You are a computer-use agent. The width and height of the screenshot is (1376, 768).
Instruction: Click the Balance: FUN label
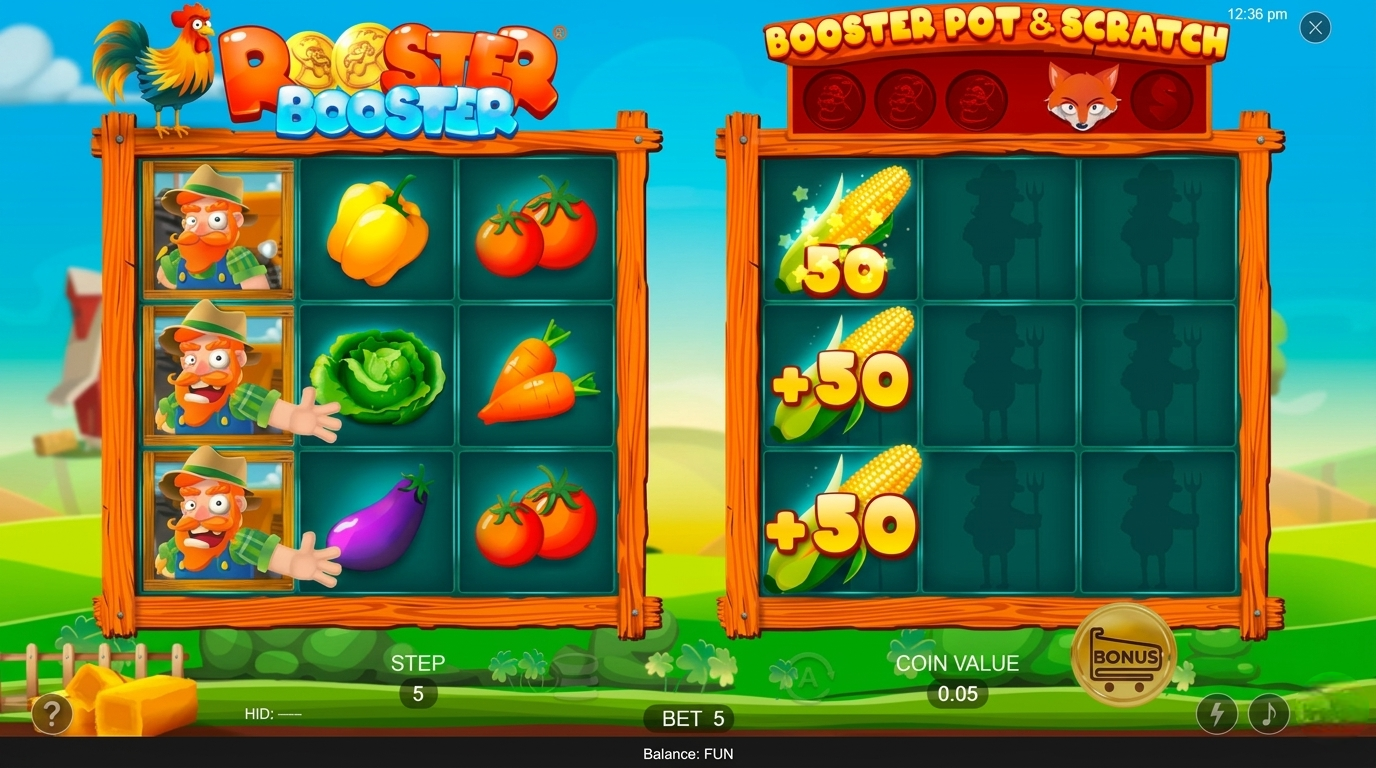click(688, 754)
